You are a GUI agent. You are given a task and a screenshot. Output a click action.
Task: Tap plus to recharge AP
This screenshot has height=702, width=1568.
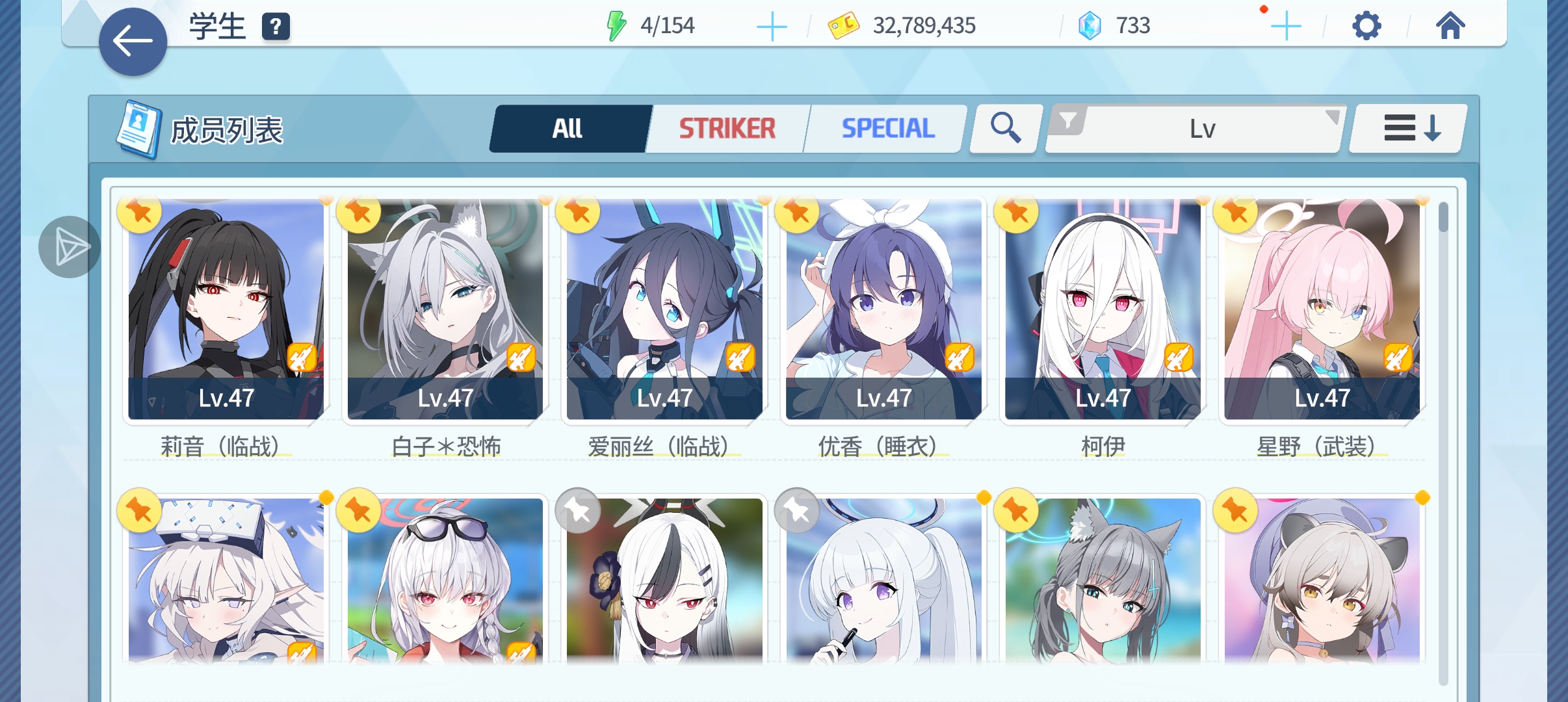pyautogui.click(x=773, y=26)
